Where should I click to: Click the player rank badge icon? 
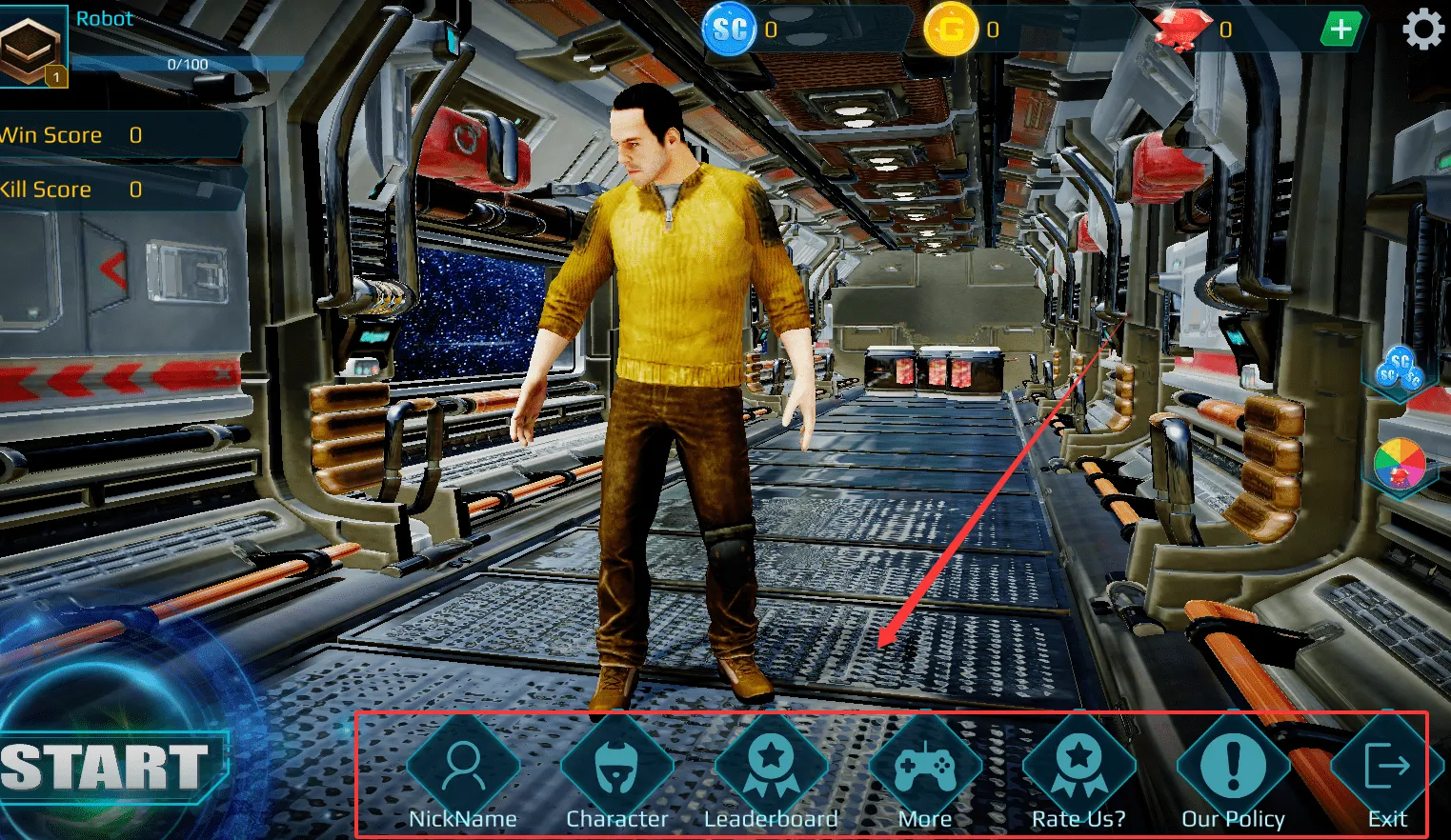tap(31, 48)
